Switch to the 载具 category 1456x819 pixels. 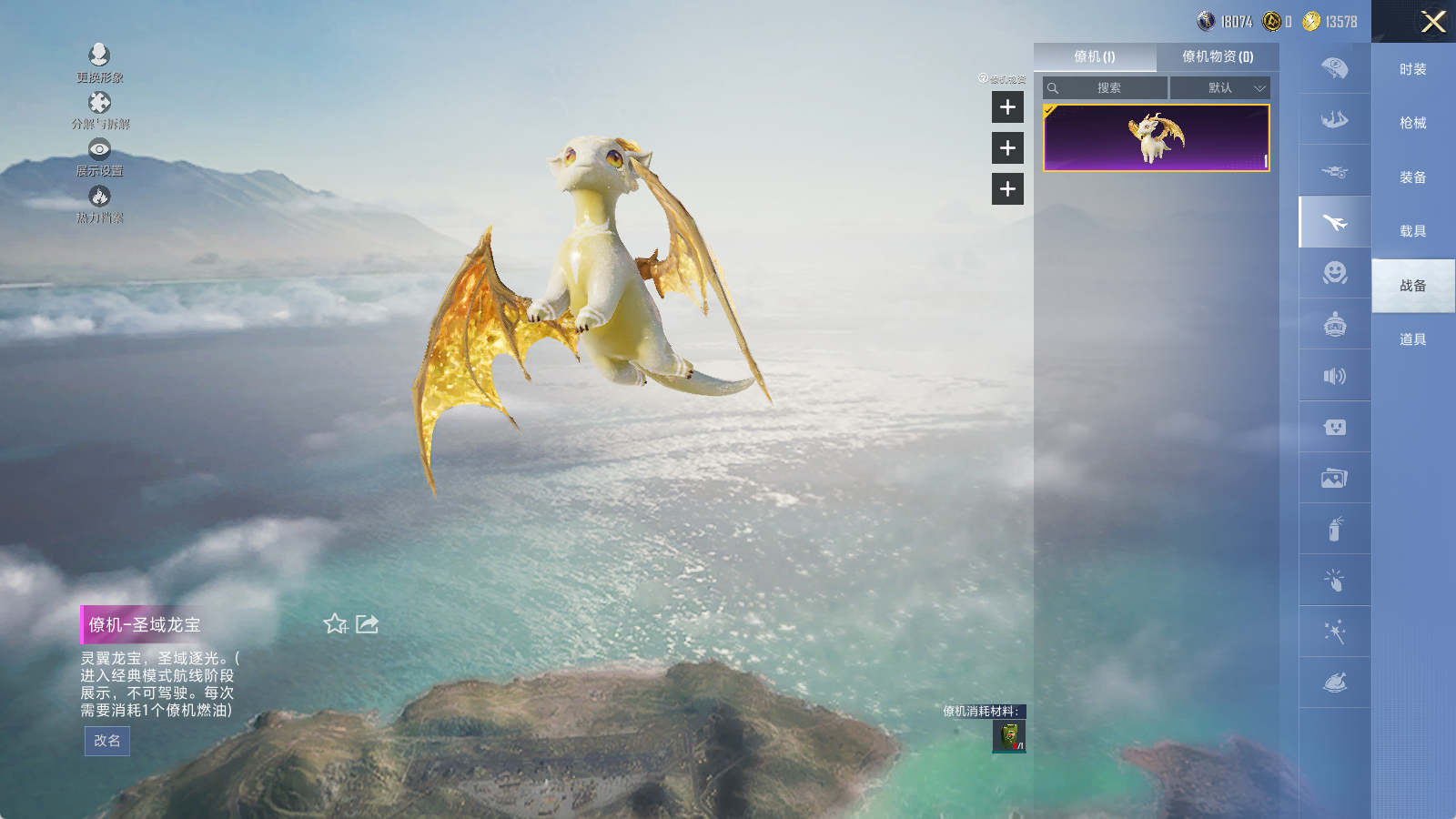pos(1412,231)
